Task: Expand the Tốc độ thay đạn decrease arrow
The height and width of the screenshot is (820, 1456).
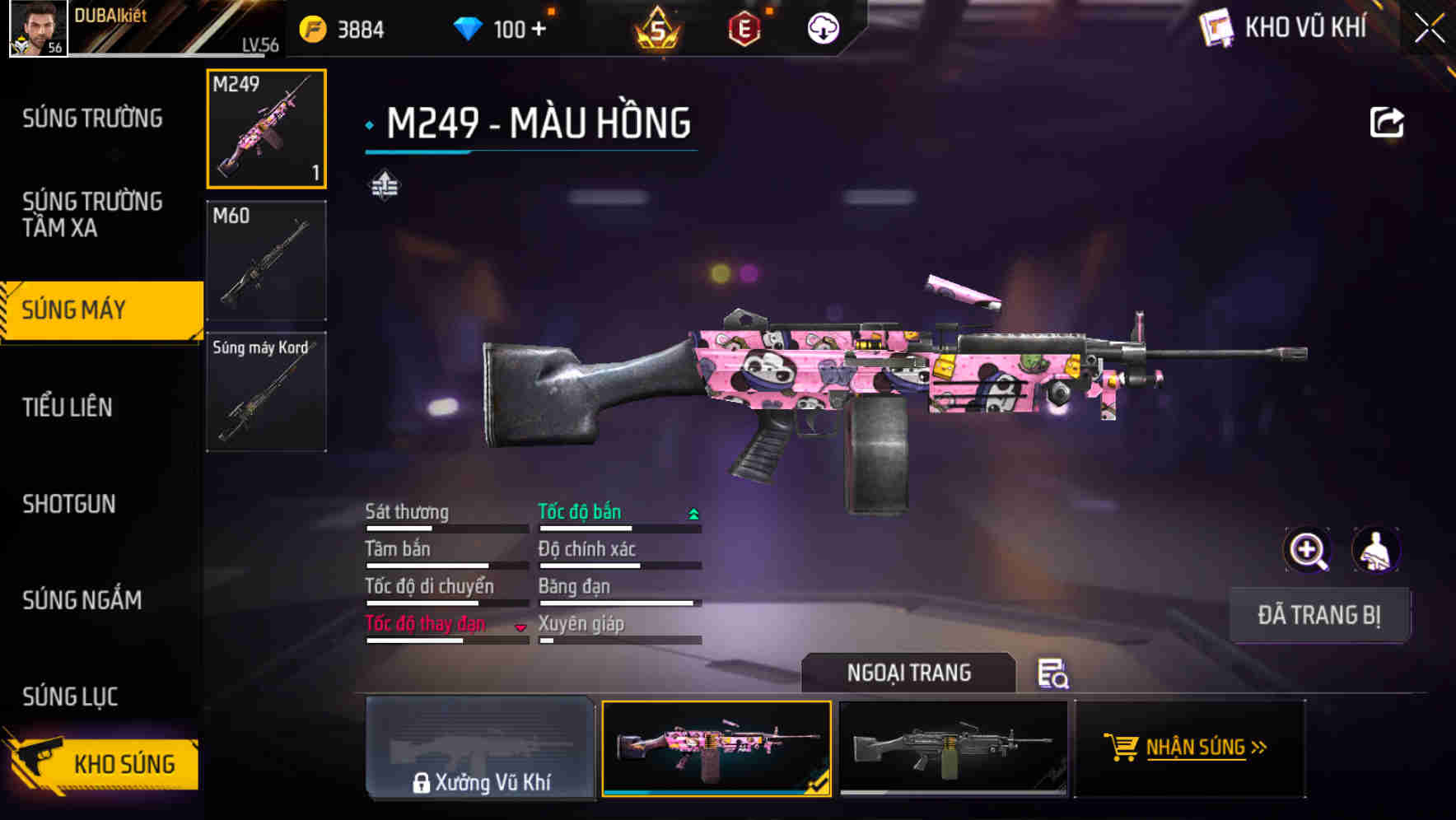Action: tap(520, 627)
